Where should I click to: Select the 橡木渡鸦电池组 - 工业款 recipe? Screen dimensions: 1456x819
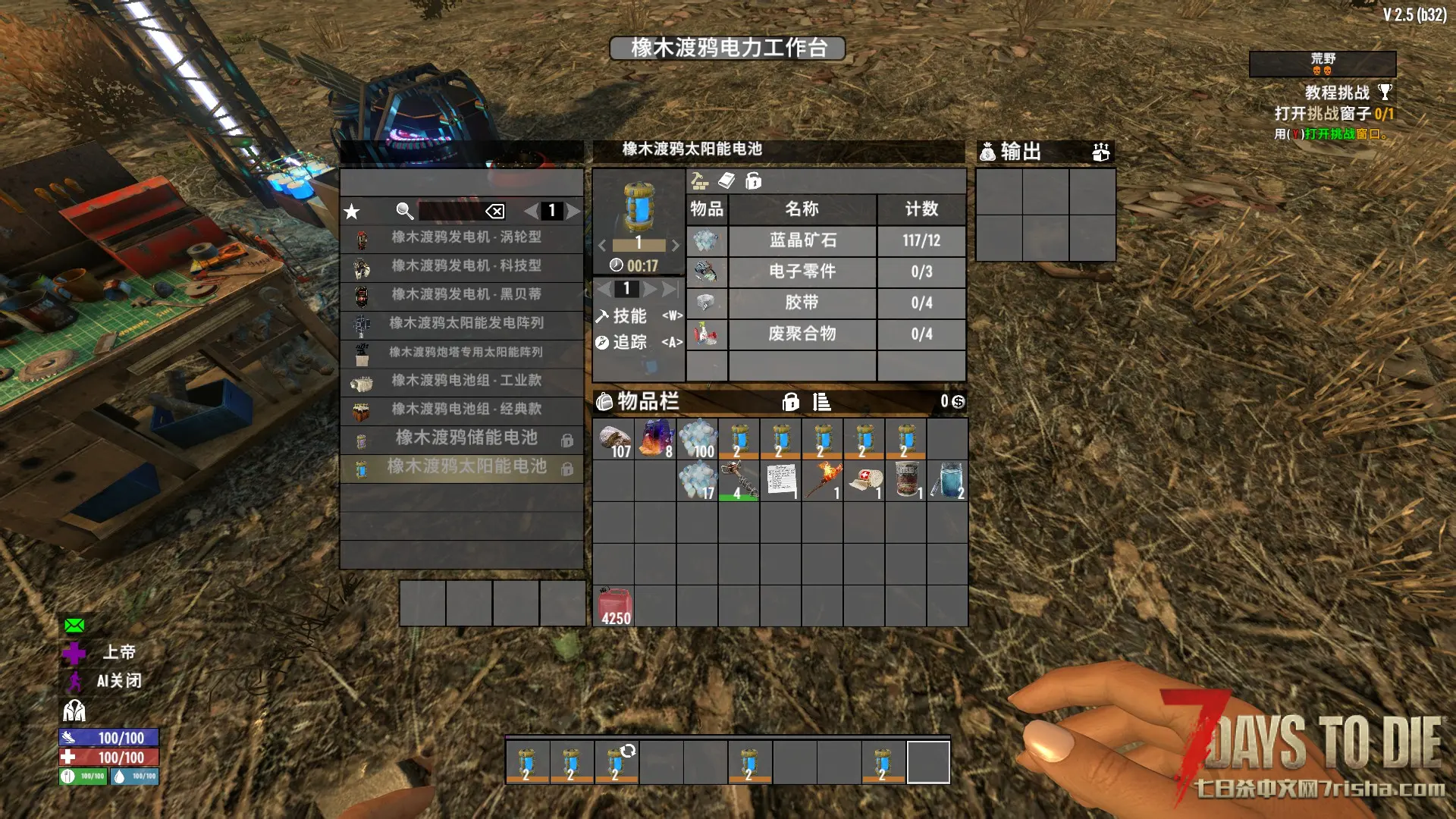(x=466, y=381)
